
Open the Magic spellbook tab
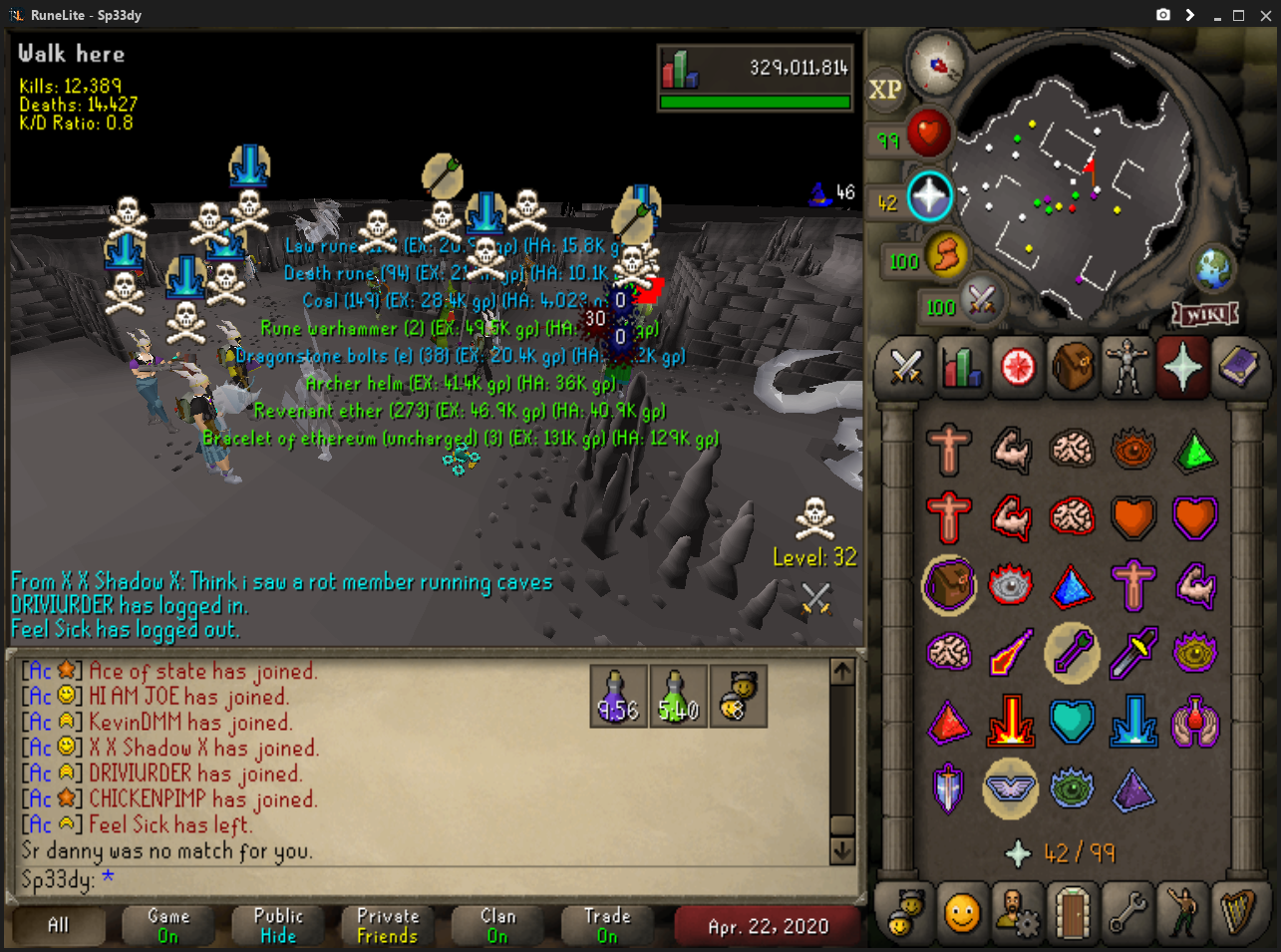point(1239,368)
